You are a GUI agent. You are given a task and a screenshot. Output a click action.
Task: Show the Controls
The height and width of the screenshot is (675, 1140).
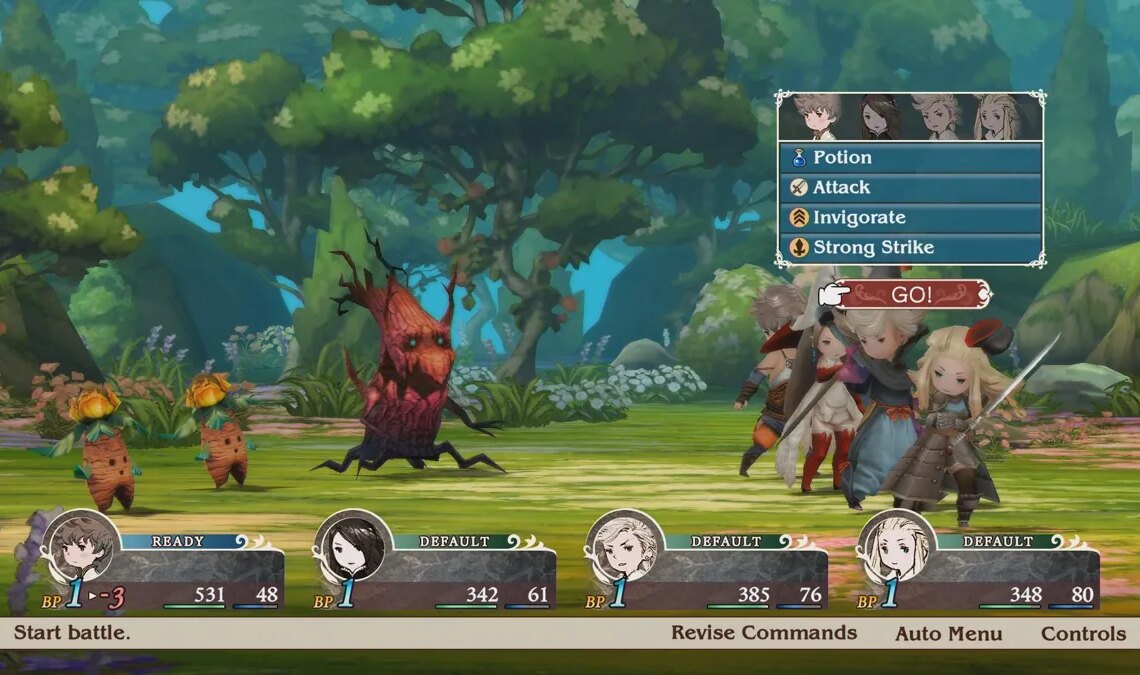click(x=1083, y=634)
